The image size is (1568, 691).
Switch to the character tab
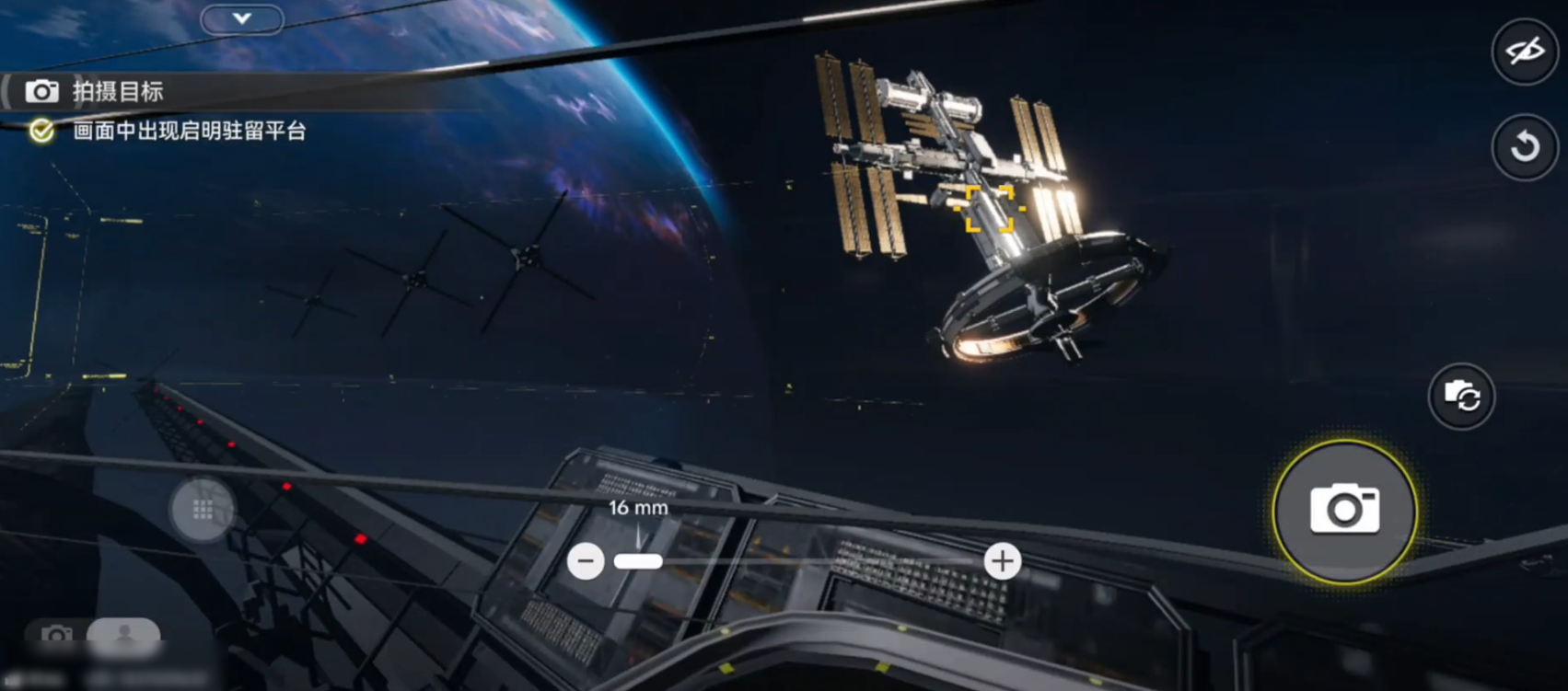click(124, 633)
